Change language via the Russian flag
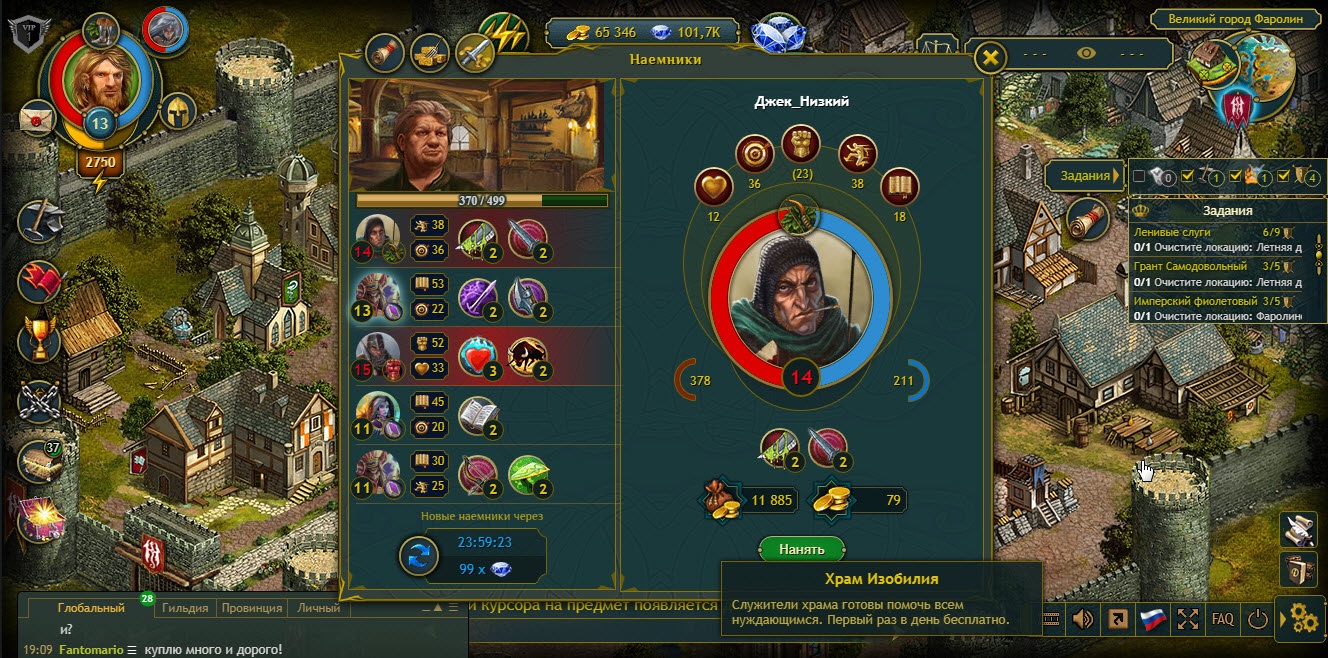The width and height of the screenshot is (1328, 658). [x=1153, y=619]
